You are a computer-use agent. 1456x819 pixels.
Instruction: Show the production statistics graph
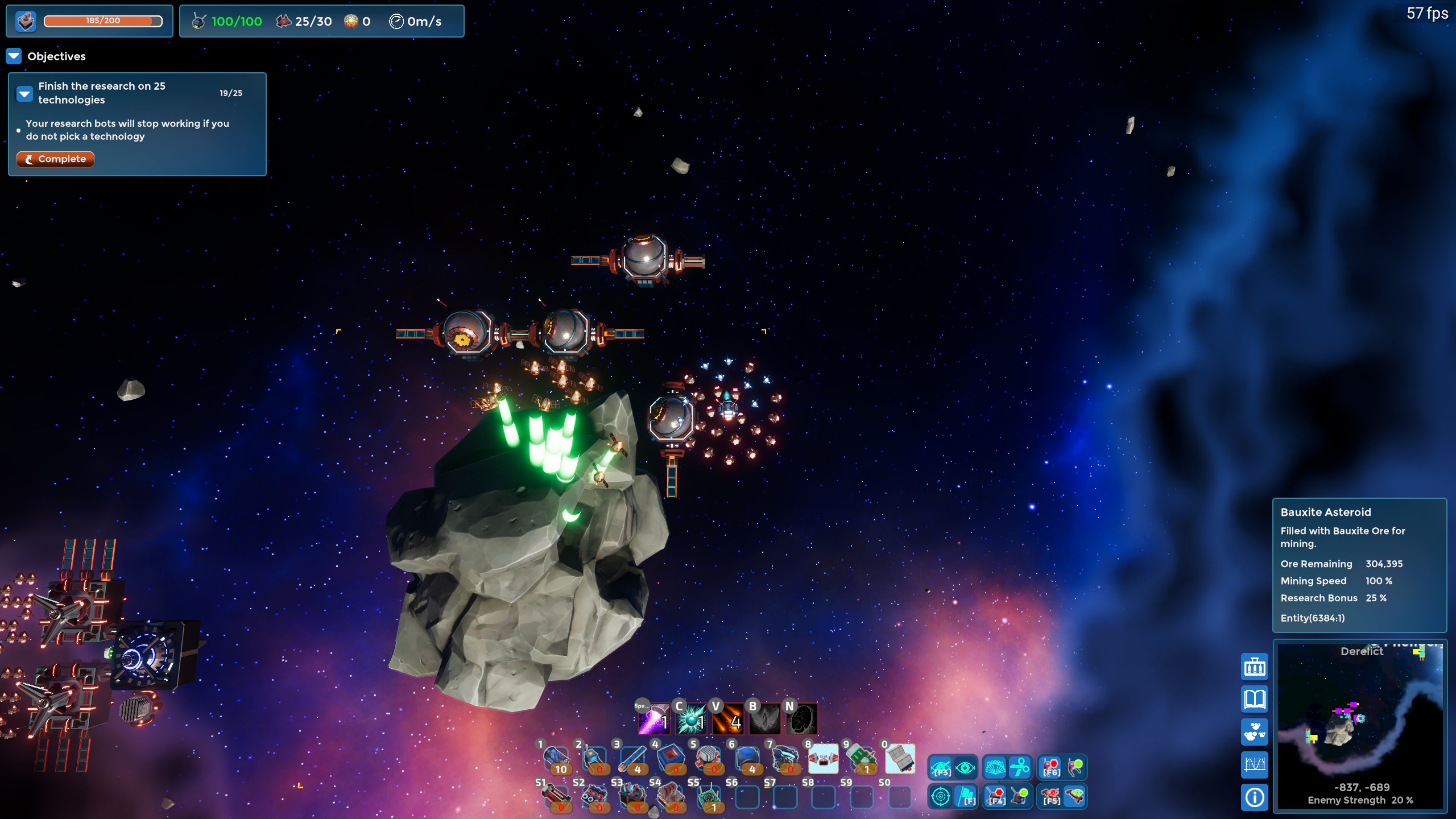tap(1254, 764)
